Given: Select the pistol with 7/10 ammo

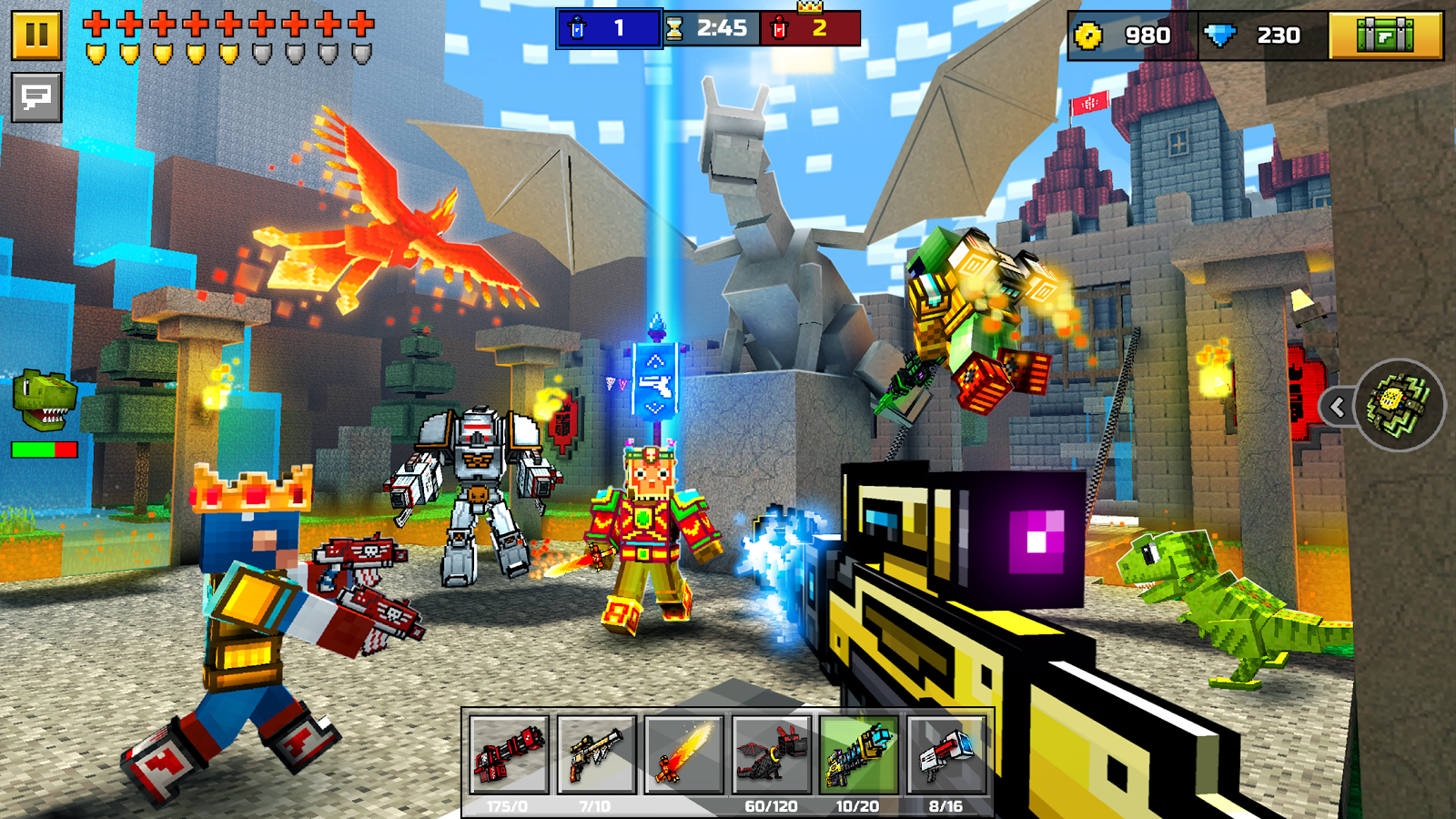Looking at the screenshot, I should pyautogui.click(x=596, y=753).
